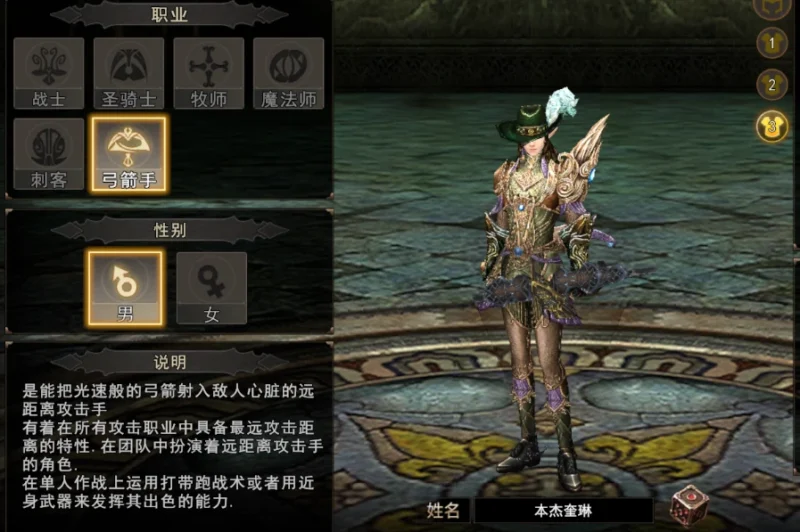This screenshot has height=532, width=800.
Task: Choose the male 男 gender option
Action: click(125, 288)
